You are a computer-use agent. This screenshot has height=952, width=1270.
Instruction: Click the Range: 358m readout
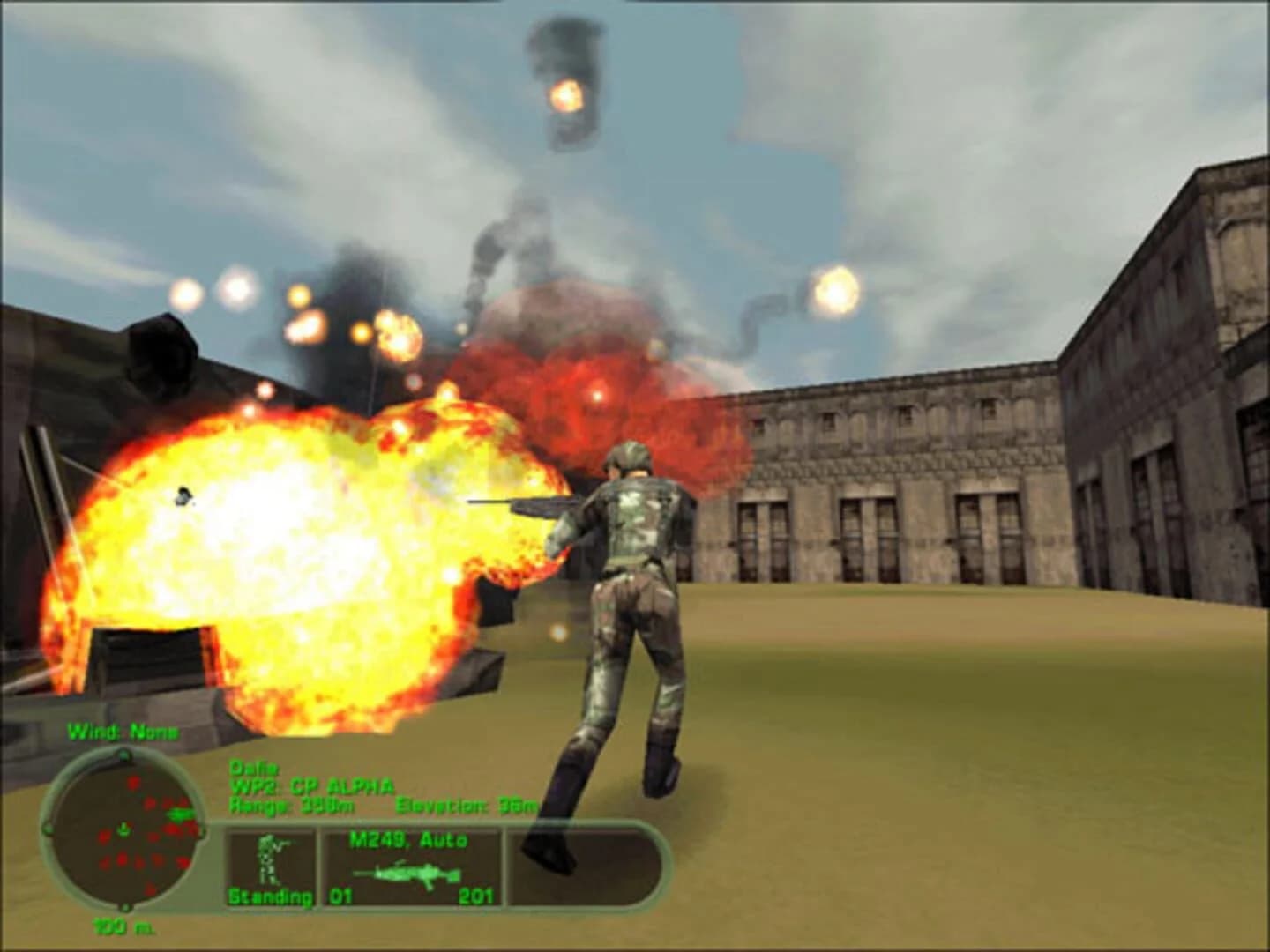click(x=291, y=807)
